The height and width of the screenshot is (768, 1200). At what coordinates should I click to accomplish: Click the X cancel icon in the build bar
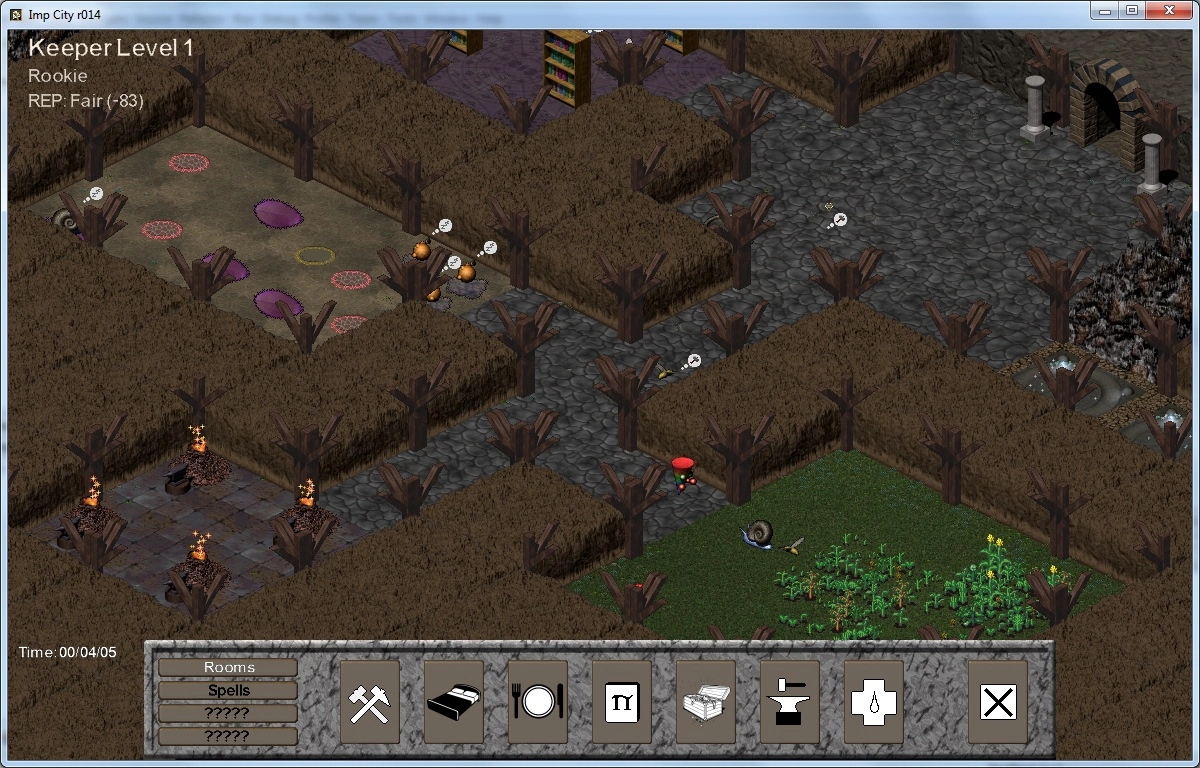click(x=997, y=701)
